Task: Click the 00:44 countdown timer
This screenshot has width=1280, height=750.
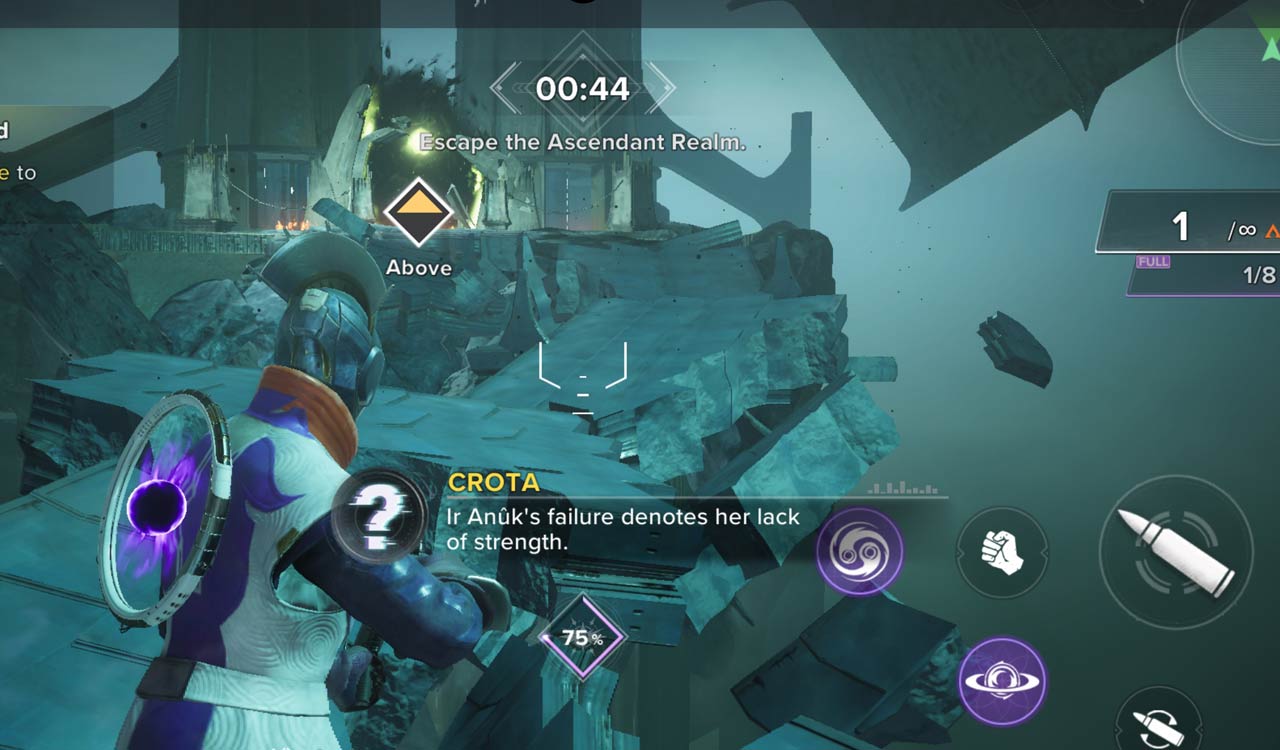Action: [x=583, y=88]
